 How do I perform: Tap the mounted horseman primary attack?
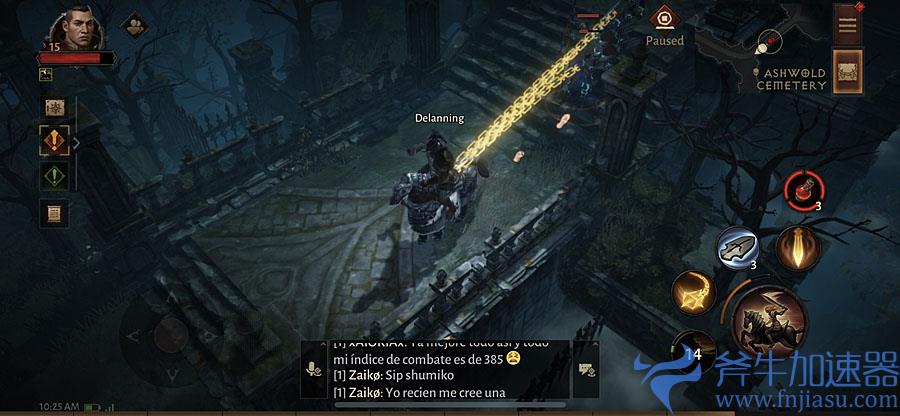pos(767,322)
